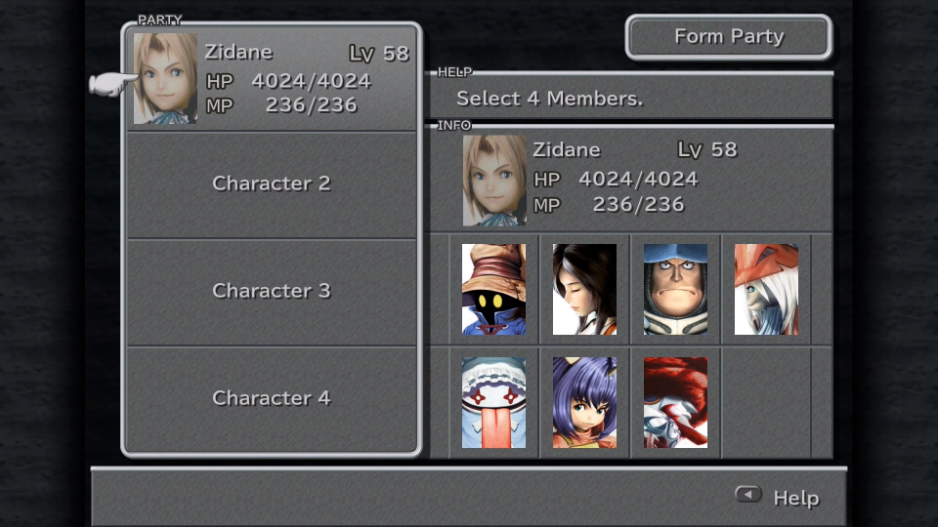
Task: Select Amarant's red-haired portrait
Action: (675, 402)
